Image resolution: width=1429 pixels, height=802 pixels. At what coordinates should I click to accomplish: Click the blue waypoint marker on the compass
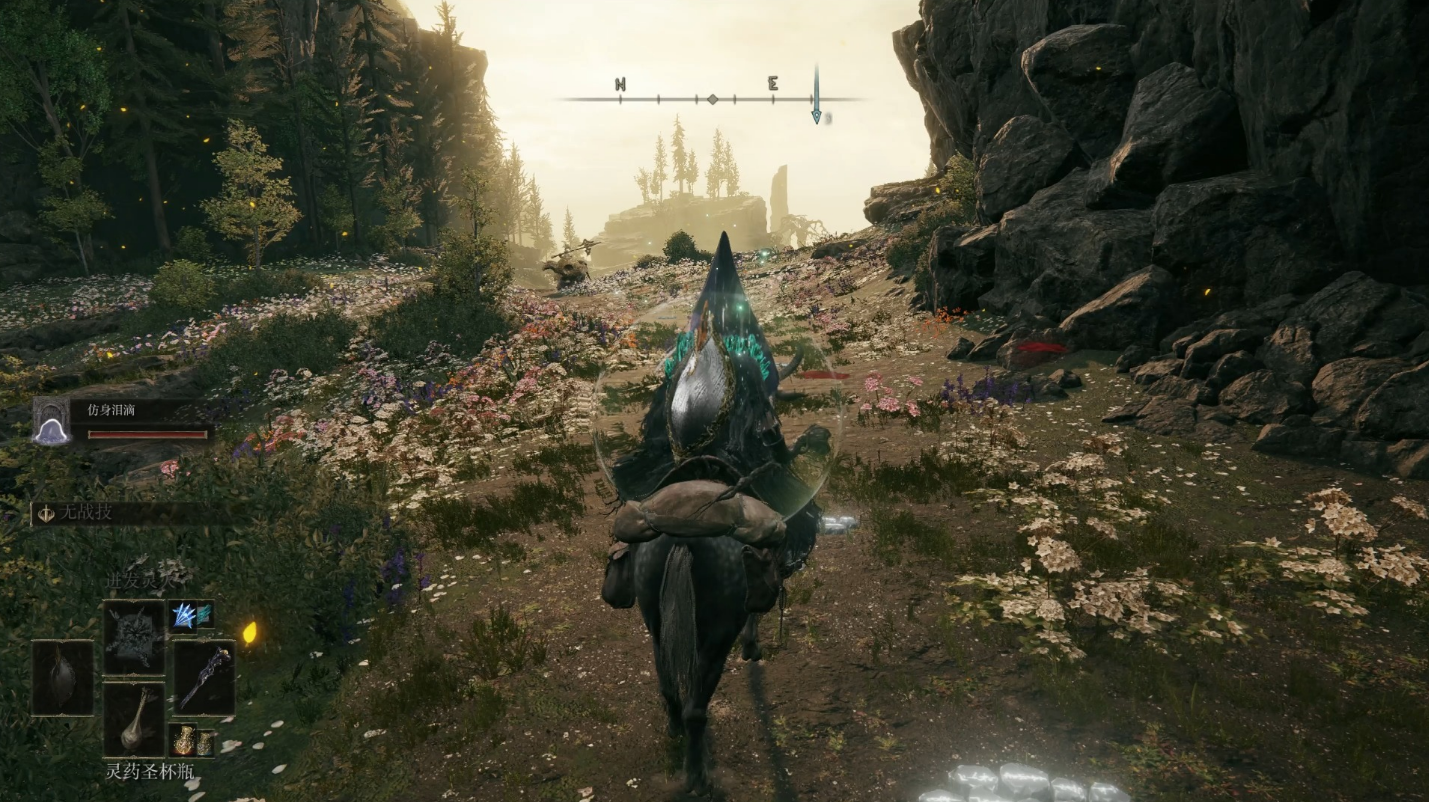coord(816,98)
